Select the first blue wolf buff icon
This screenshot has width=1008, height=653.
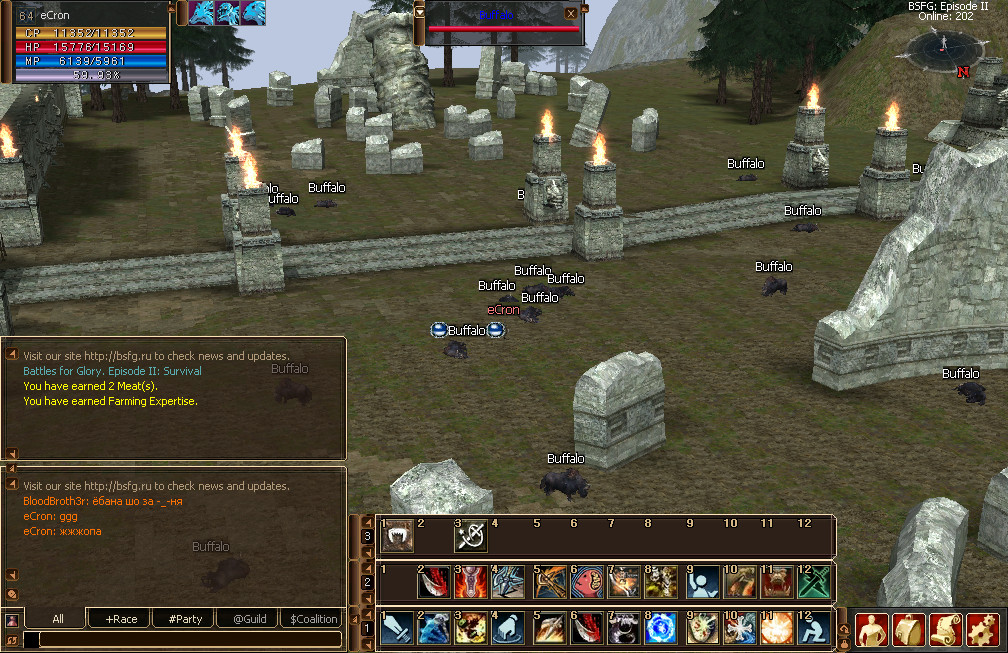[203, 13]
